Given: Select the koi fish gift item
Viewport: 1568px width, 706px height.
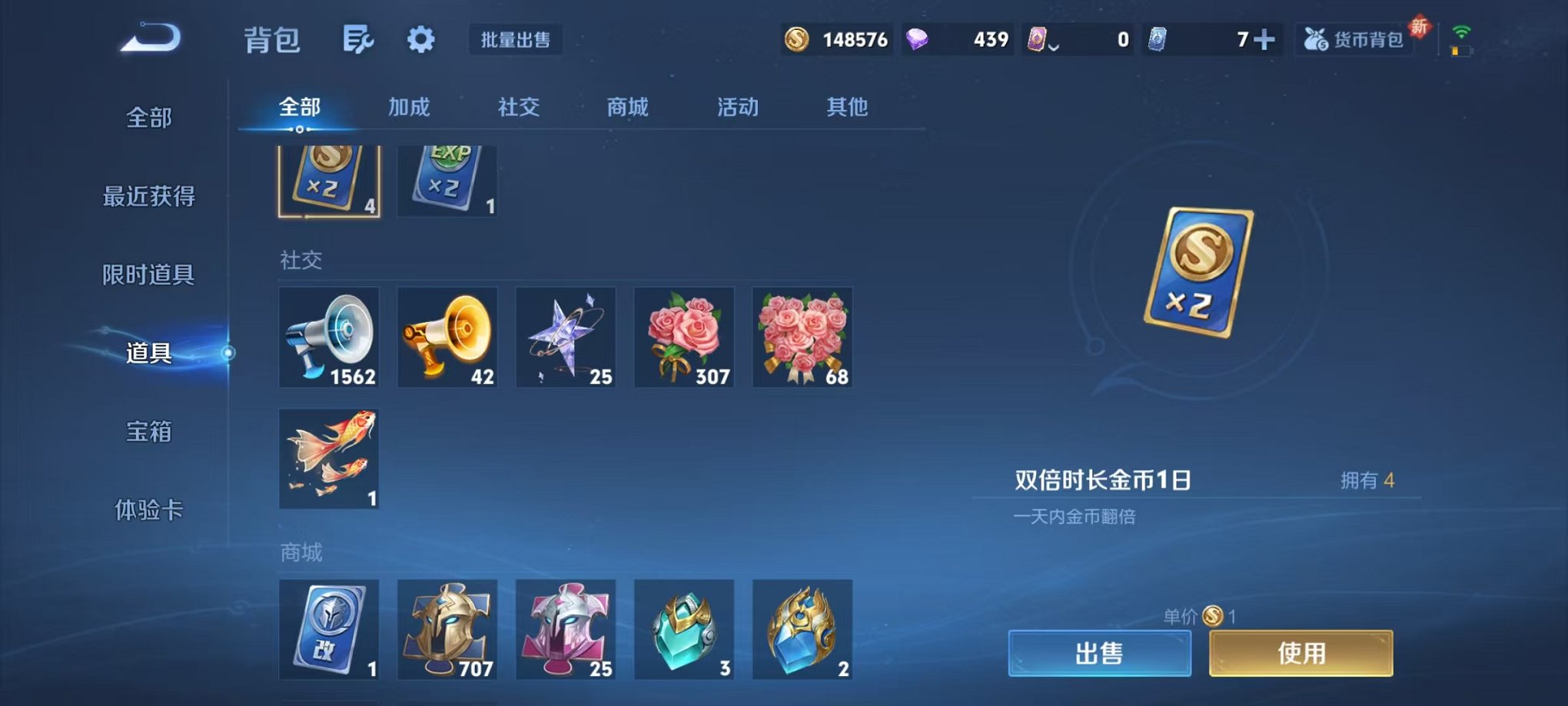Looking at the screenshot, I should pos(329,460).
